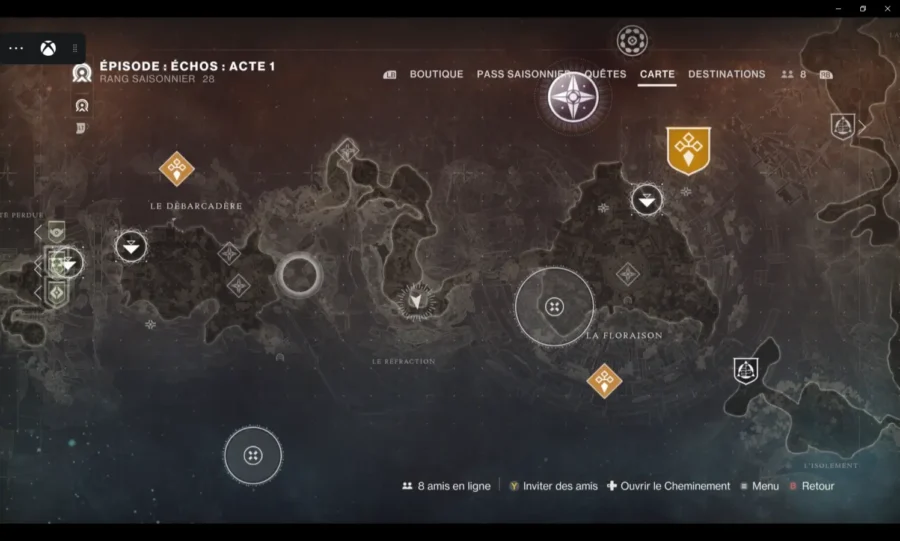The width and height of the screenshot is (900, 541).
Task: Close the game window
Action: click(x=887, y=8)
